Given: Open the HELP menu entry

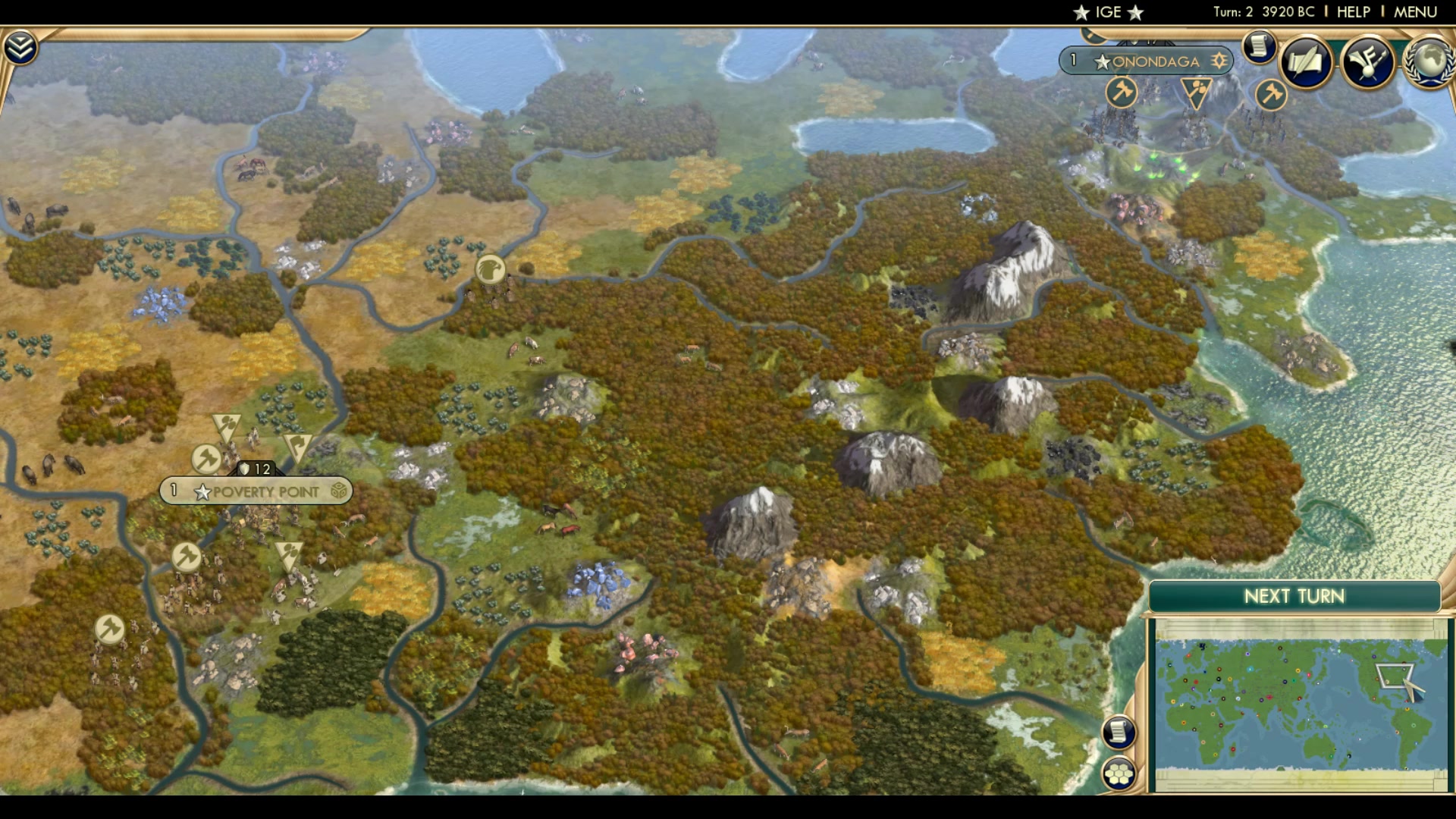Looking at the screenshot, I should coord(1354,11).
